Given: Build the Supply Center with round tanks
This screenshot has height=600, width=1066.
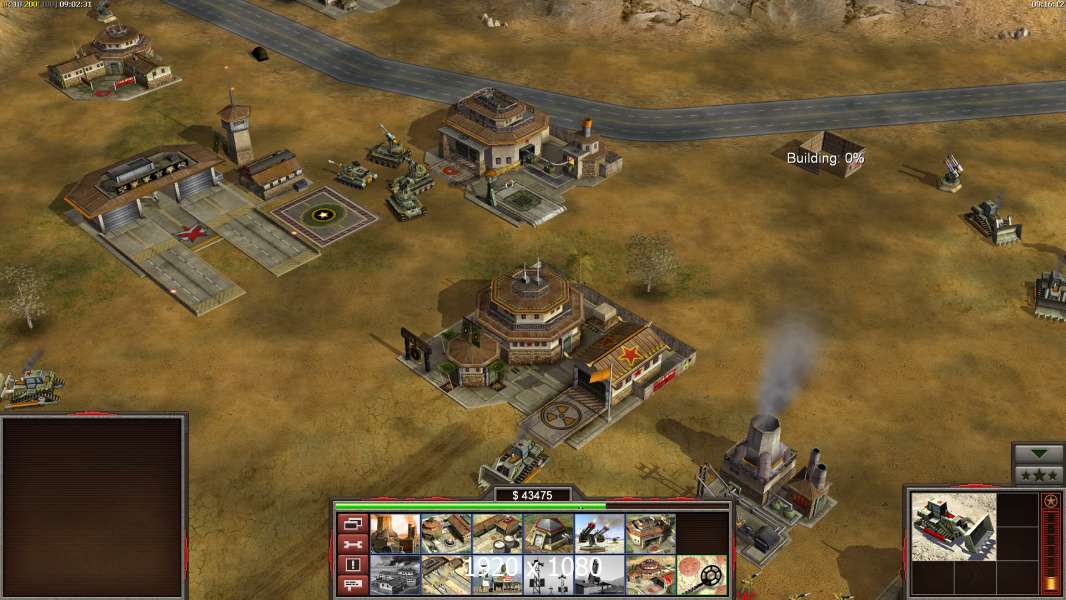Looking at the screenshot, I should (497, 534).
